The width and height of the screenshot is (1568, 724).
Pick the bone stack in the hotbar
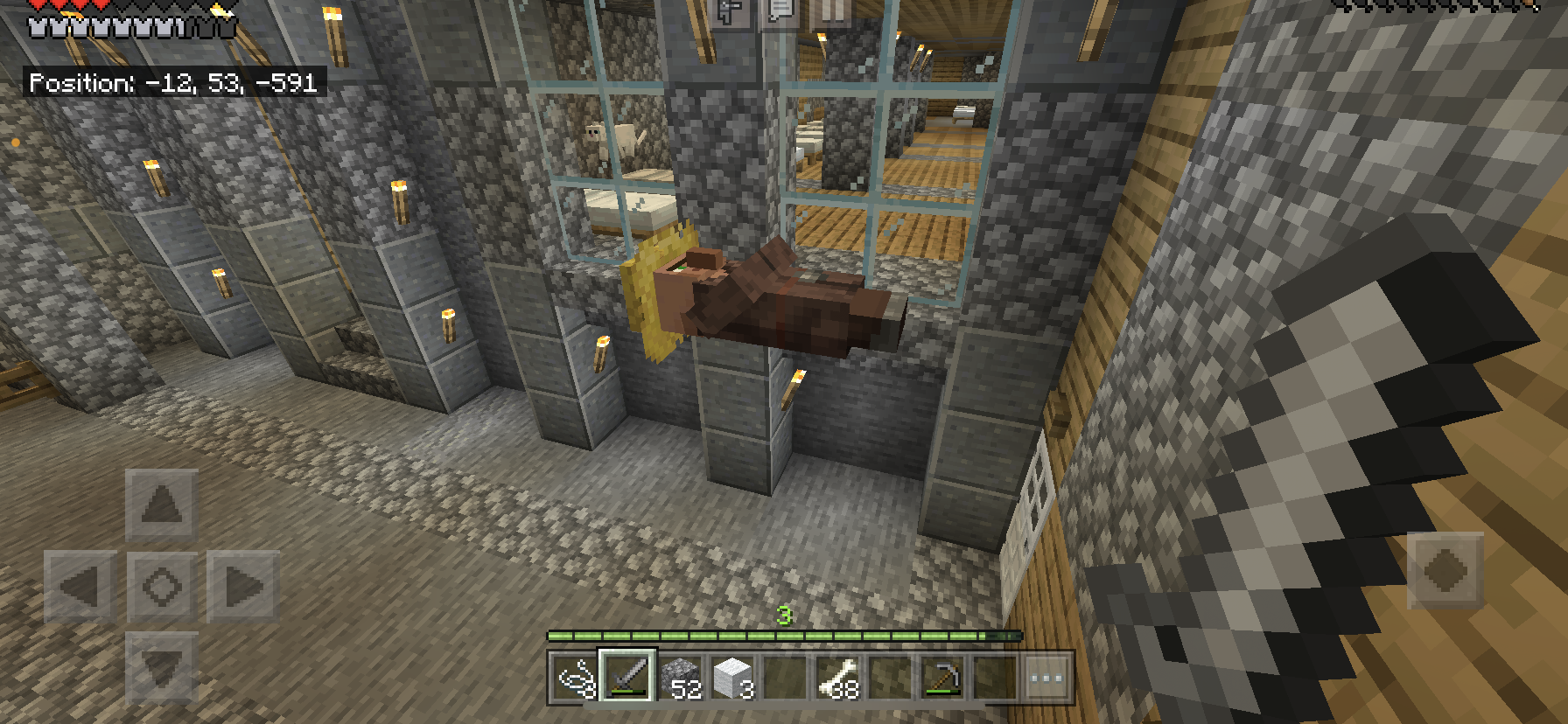838,677
